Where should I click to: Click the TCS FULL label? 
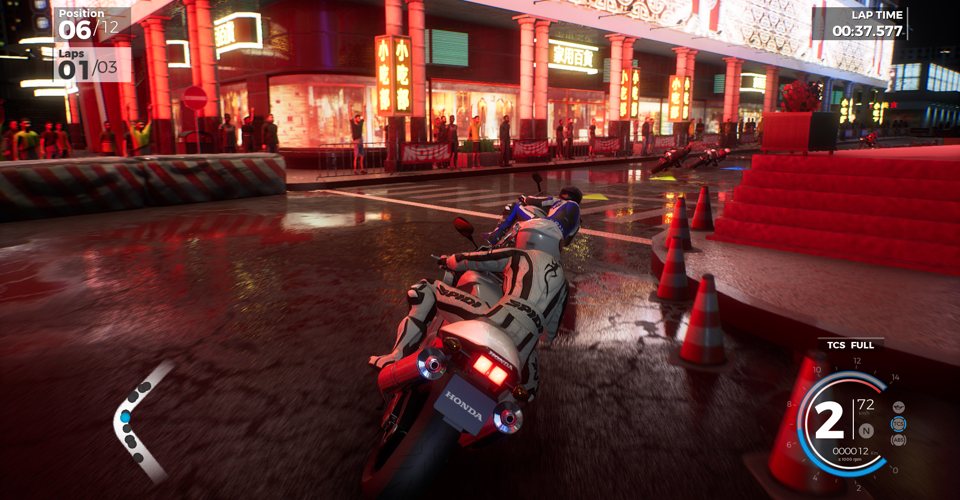point(849,345)
